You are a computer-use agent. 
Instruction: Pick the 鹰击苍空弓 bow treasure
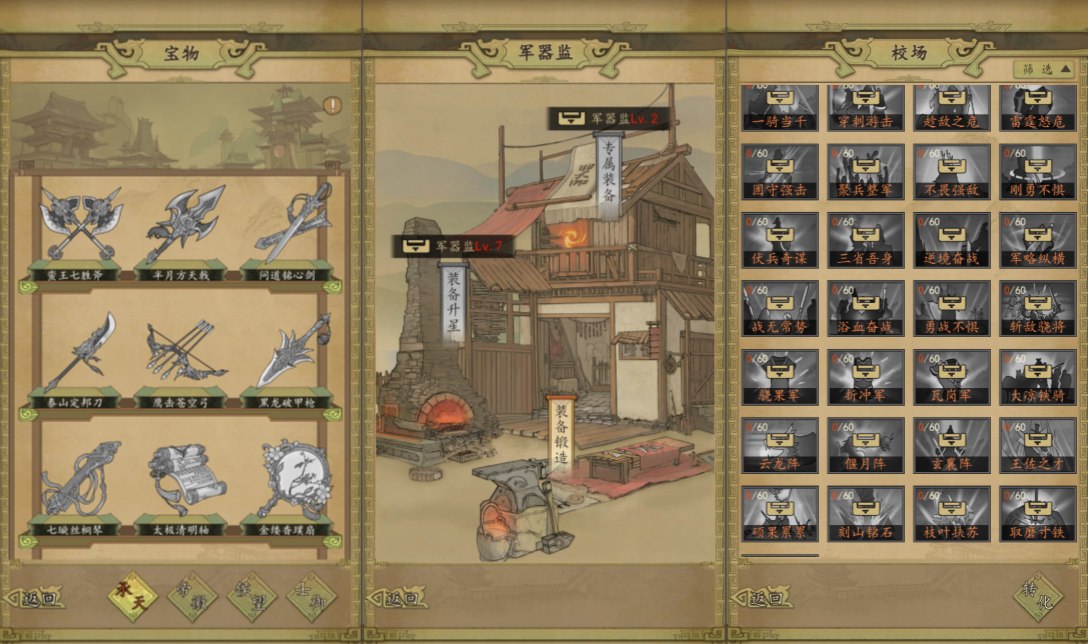point(185,355)
